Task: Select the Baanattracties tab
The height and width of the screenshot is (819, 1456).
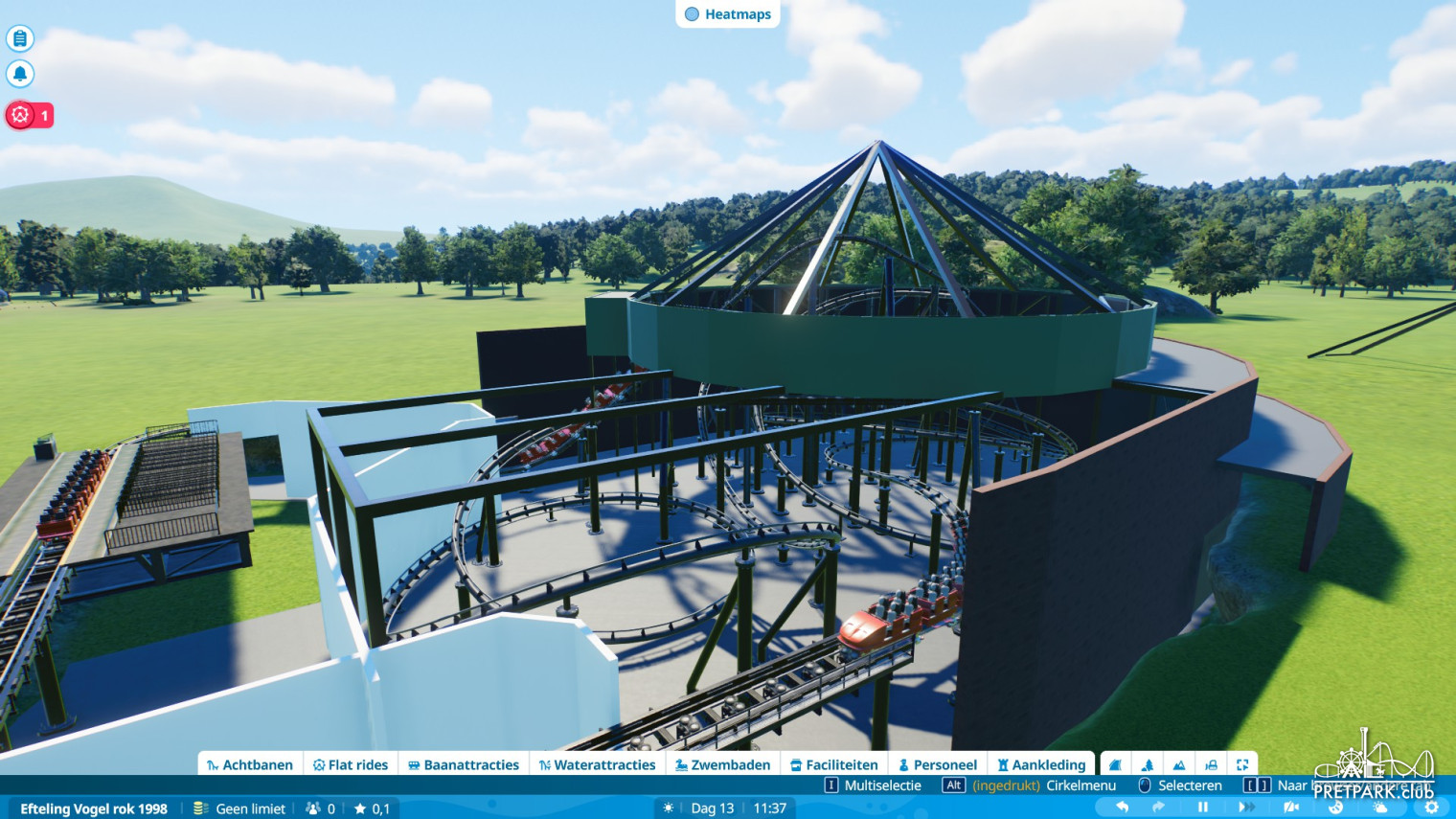Action: pos(464,764)
